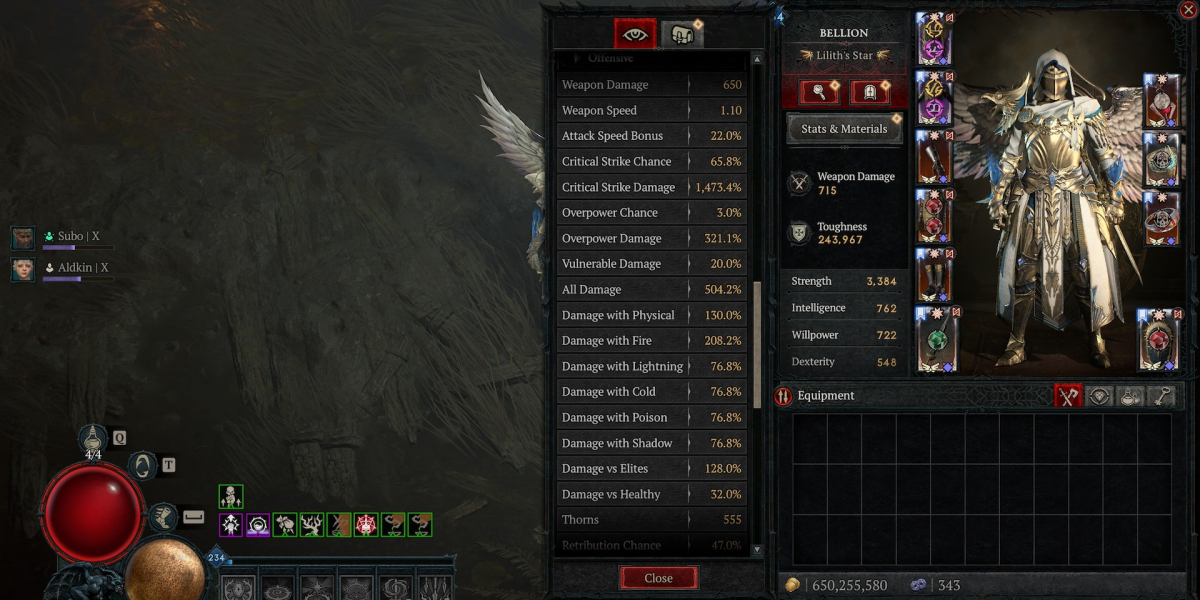Close the stats window with the Close button
The width and height of the screenshot is (1200, 600).
click(658, 578)
